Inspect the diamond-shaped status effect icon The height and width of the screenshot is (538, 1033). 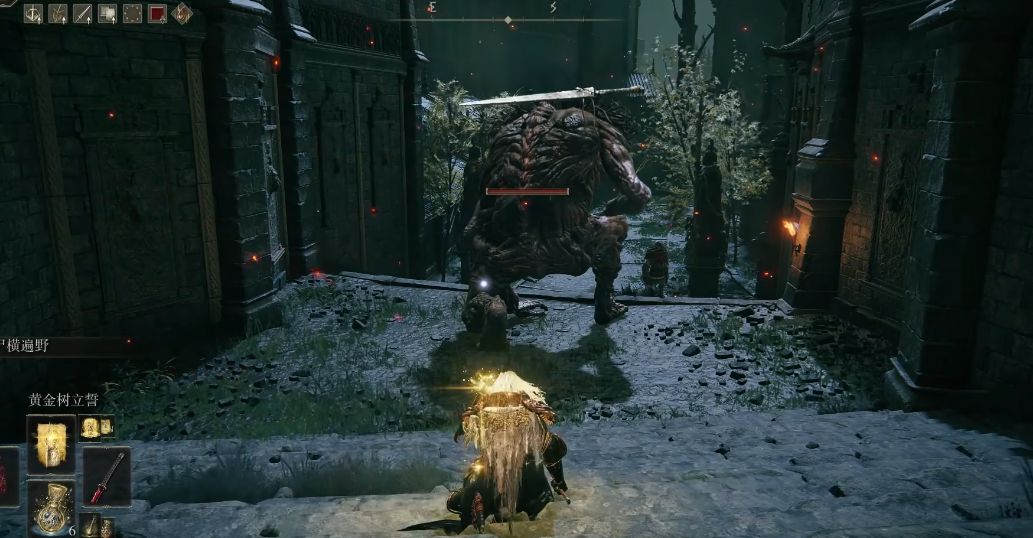182,13
